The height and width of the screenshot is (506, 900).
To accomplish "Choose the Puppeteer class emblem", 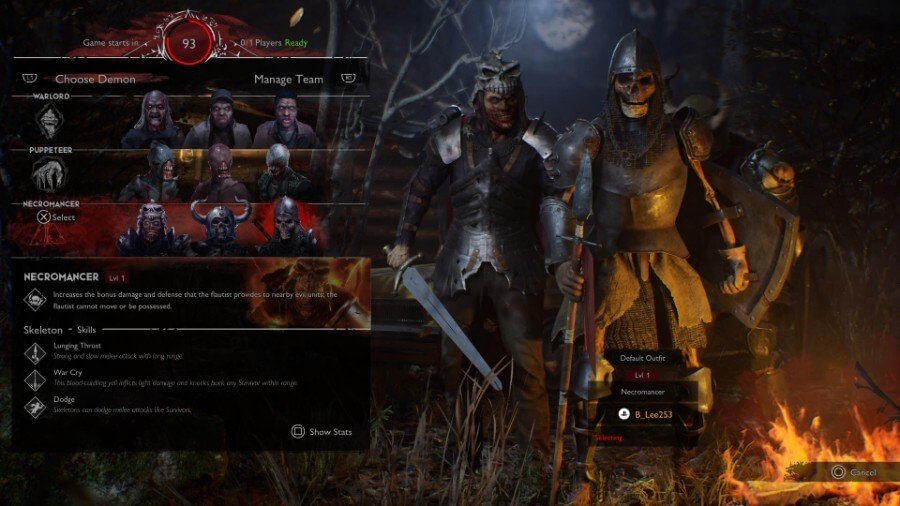I will 50,174.
